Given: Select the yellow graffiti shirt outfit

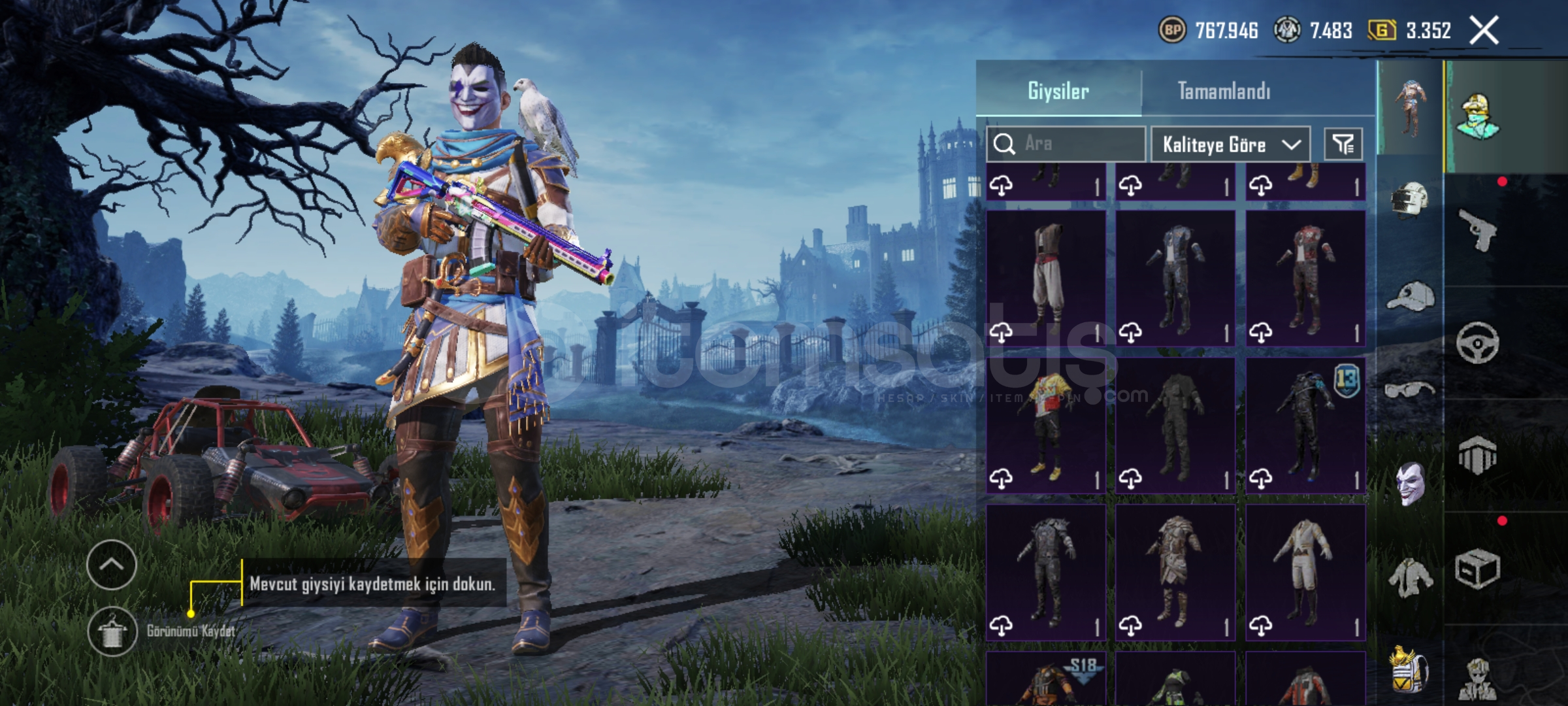Looking at the screenshot, I should tap(1046, 425).
